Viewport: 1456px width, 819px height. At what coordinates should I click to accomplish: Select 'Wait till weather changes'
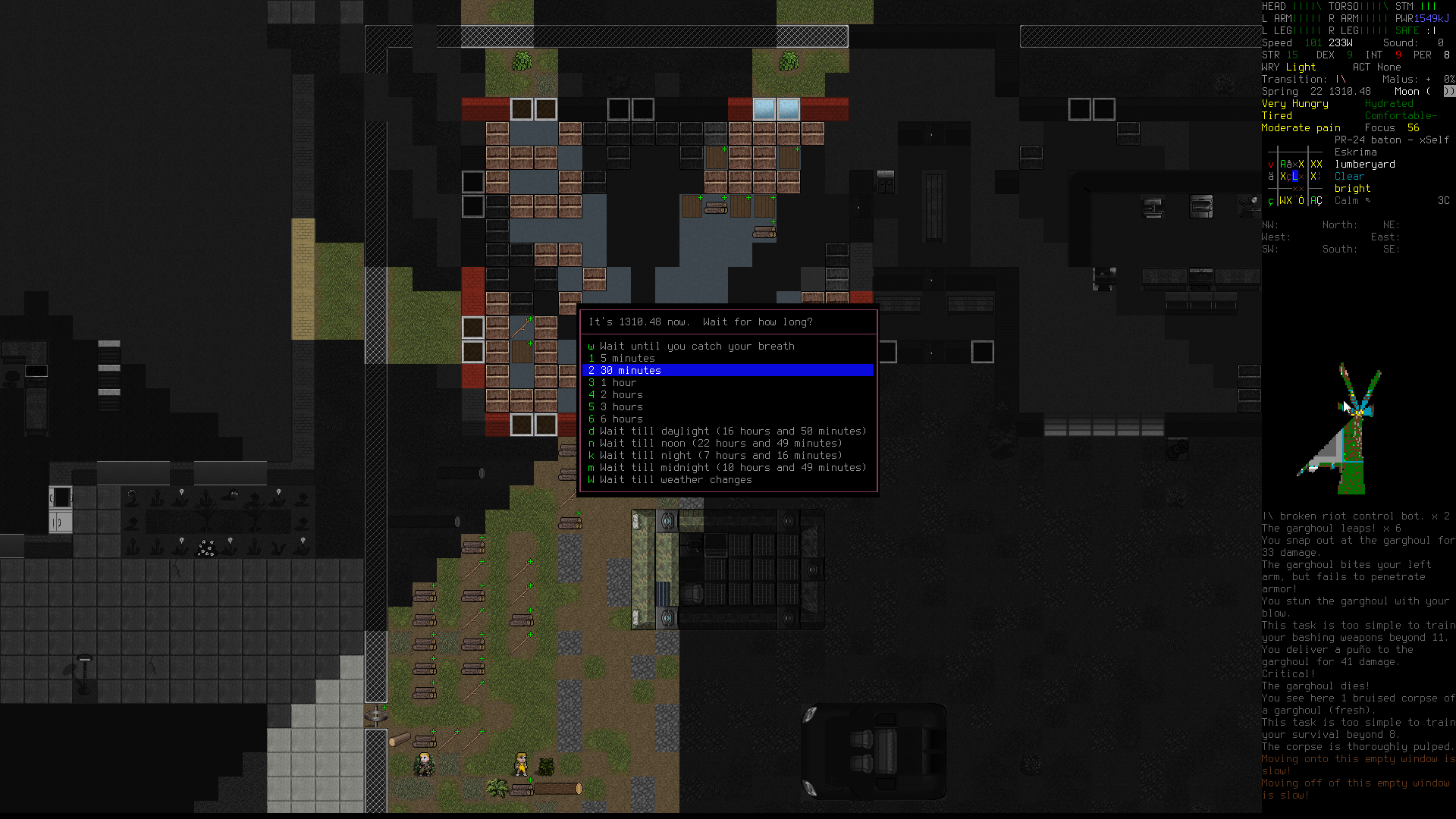pyautogui.click(x=675, y=480)
